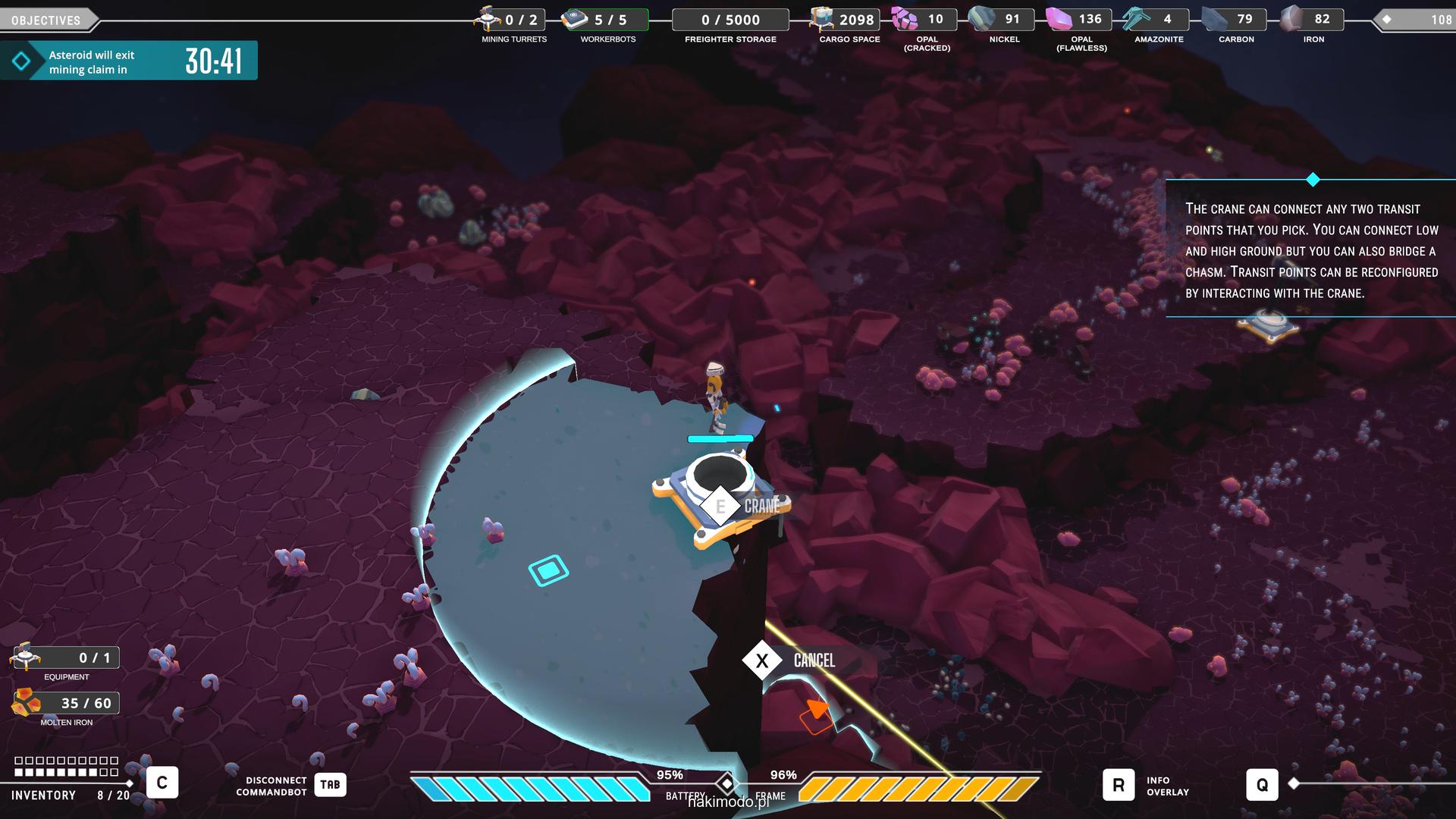Open the Objectives panel
Viewport: 1456px width, 819px height.
point(46,20)
